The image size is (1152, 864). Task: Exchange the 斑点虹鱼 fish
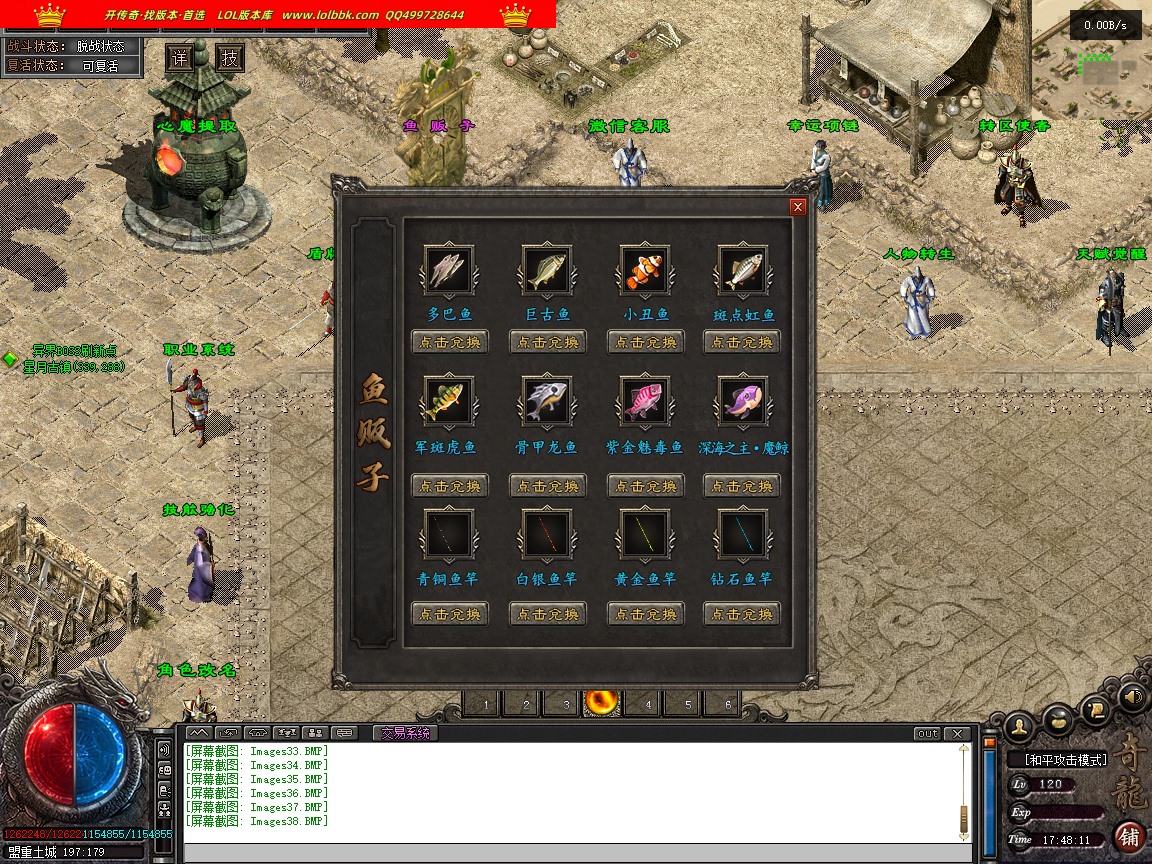[x=743, y=343]
